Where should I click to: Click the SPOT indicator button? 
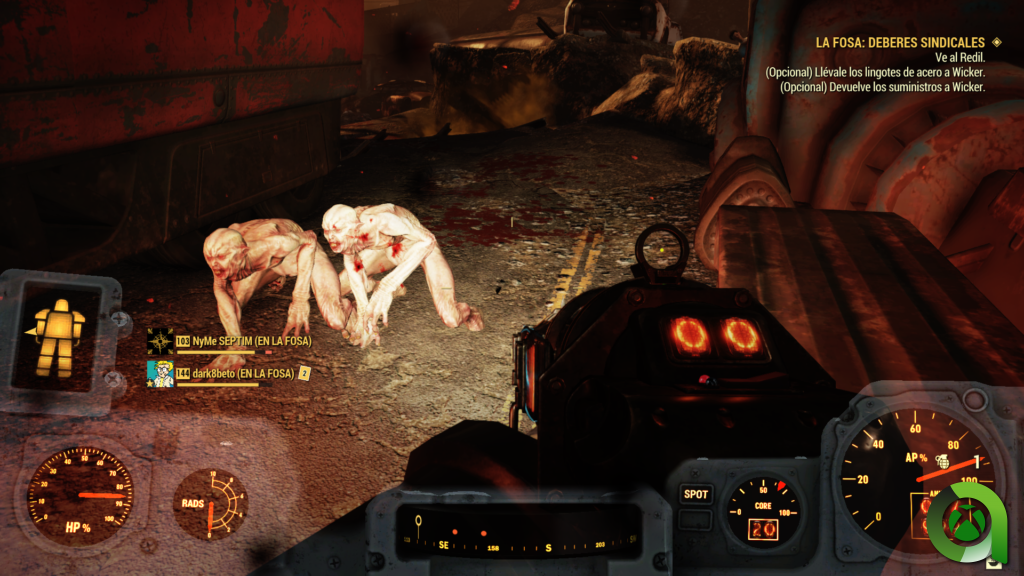[696, 494]
